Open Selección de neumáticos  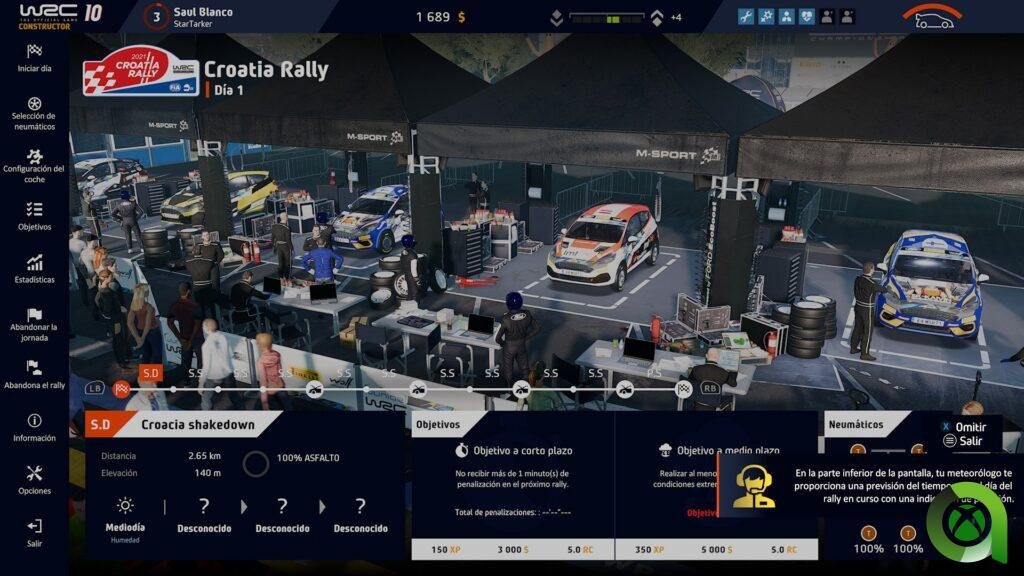click(34, 113)
